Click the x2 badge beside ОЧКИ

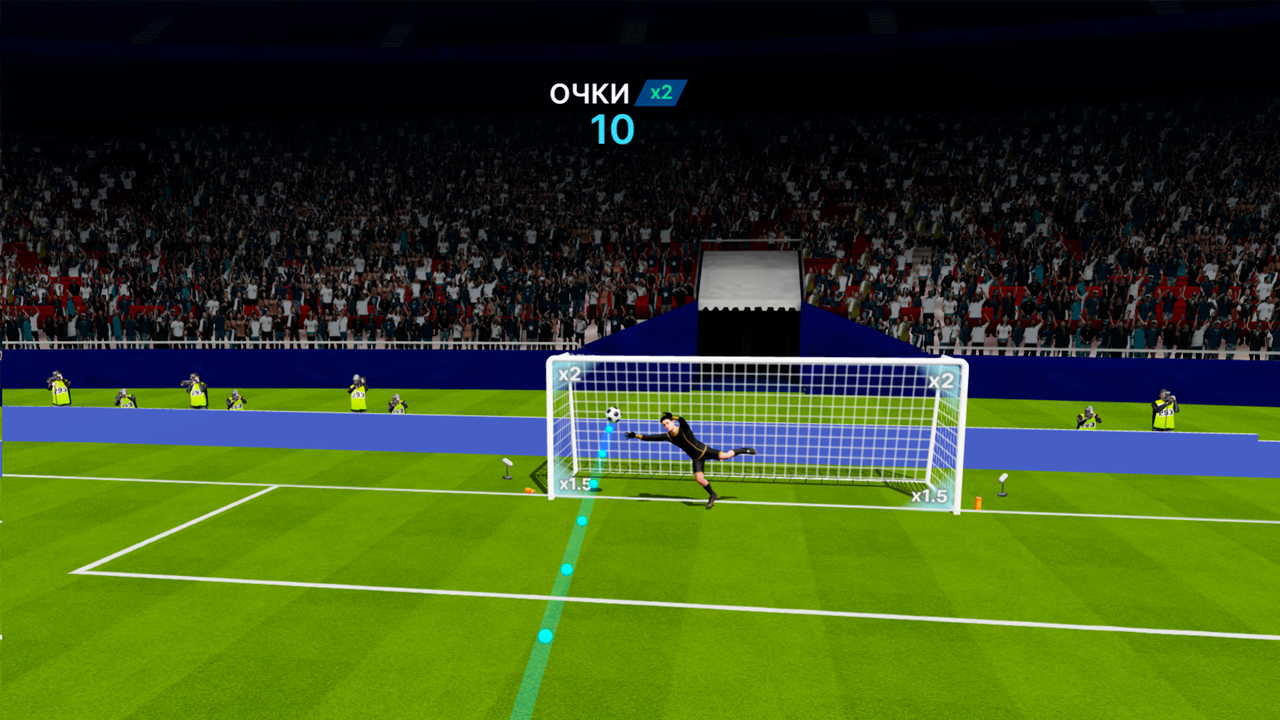[662, 92]
